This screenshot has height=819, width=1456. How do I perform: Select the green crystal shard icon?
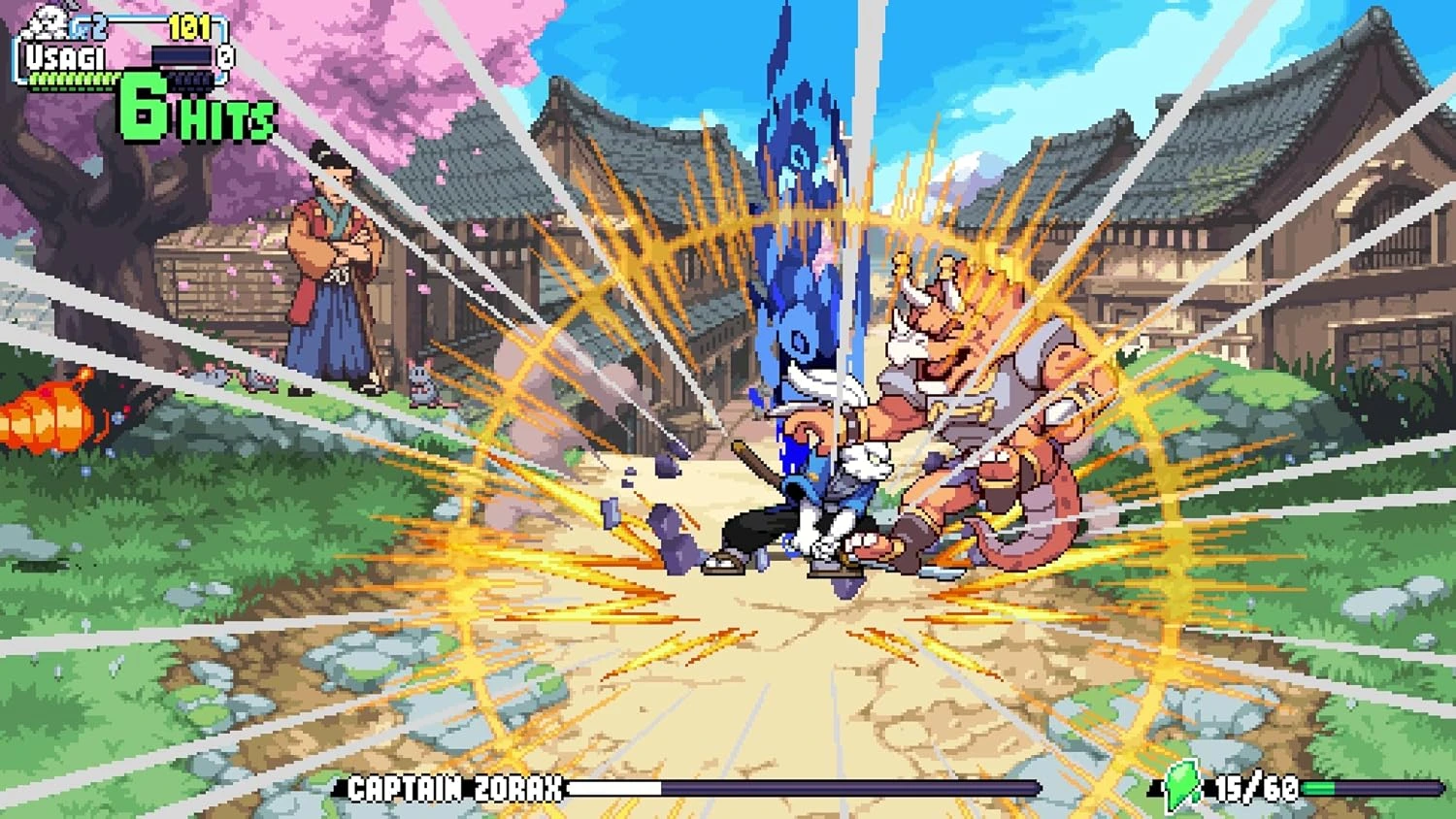click(x=1182, y=784)
